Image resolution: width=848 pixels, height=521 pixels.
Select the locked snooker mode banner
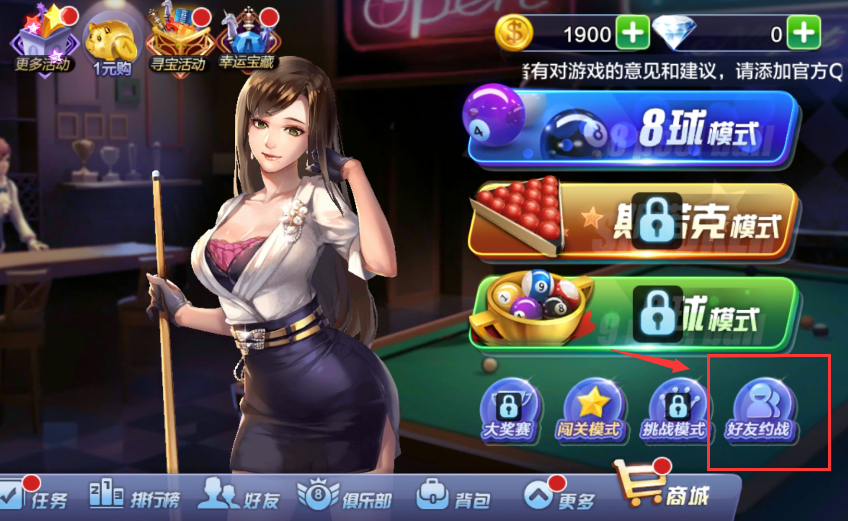pyautogui.click(x=636, y=222)
